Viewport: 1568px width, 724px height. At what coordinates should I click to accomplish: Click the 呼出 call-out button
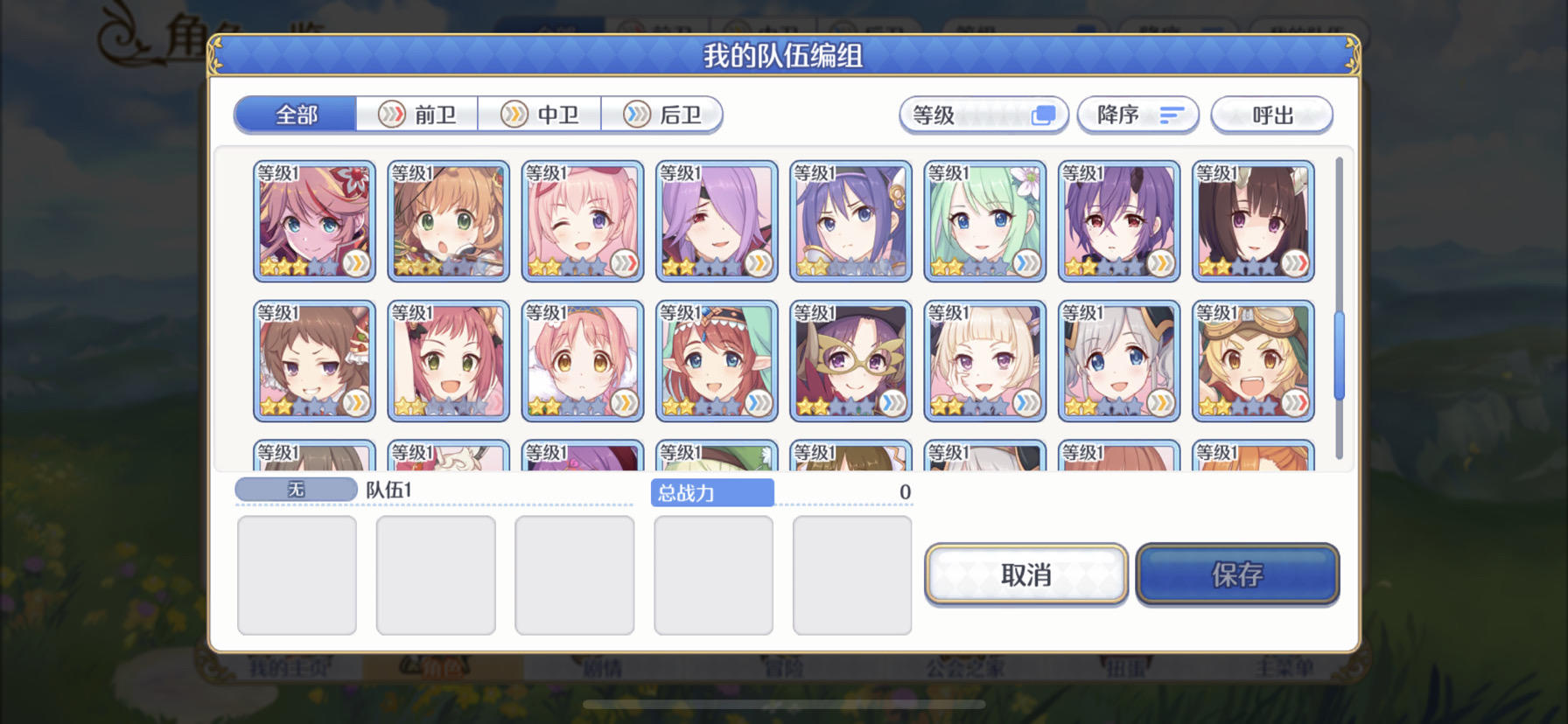(x=1271, y=115)
